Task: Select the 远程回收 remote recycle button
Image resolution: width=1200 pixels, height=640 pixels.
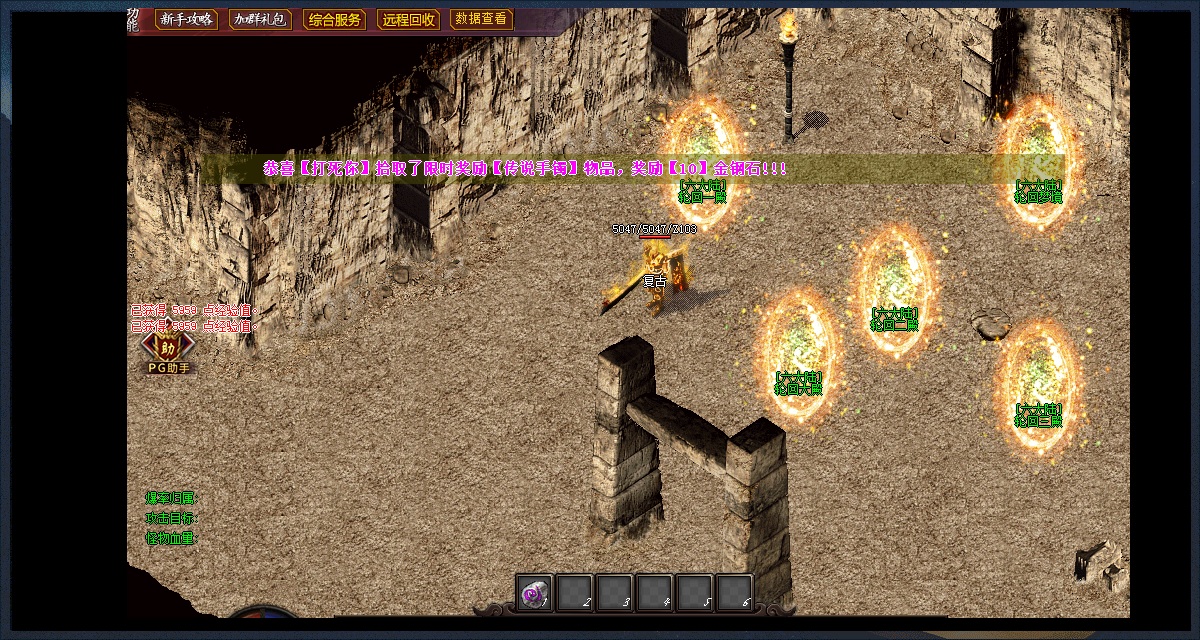Action: (x=409, y=20)
